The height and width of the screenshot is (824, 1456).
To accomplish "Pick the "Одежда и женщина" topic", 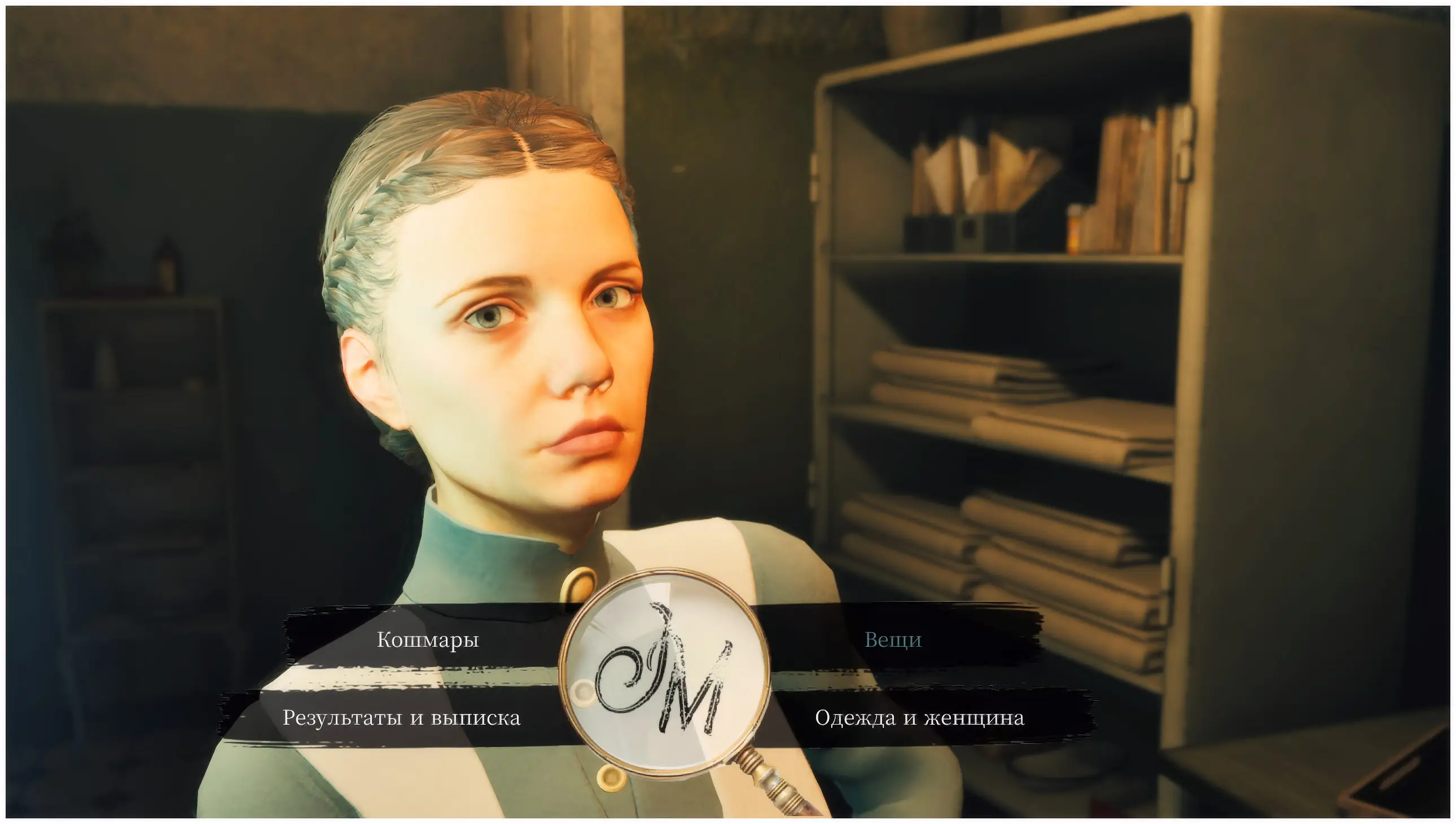I will coord(919,717).
